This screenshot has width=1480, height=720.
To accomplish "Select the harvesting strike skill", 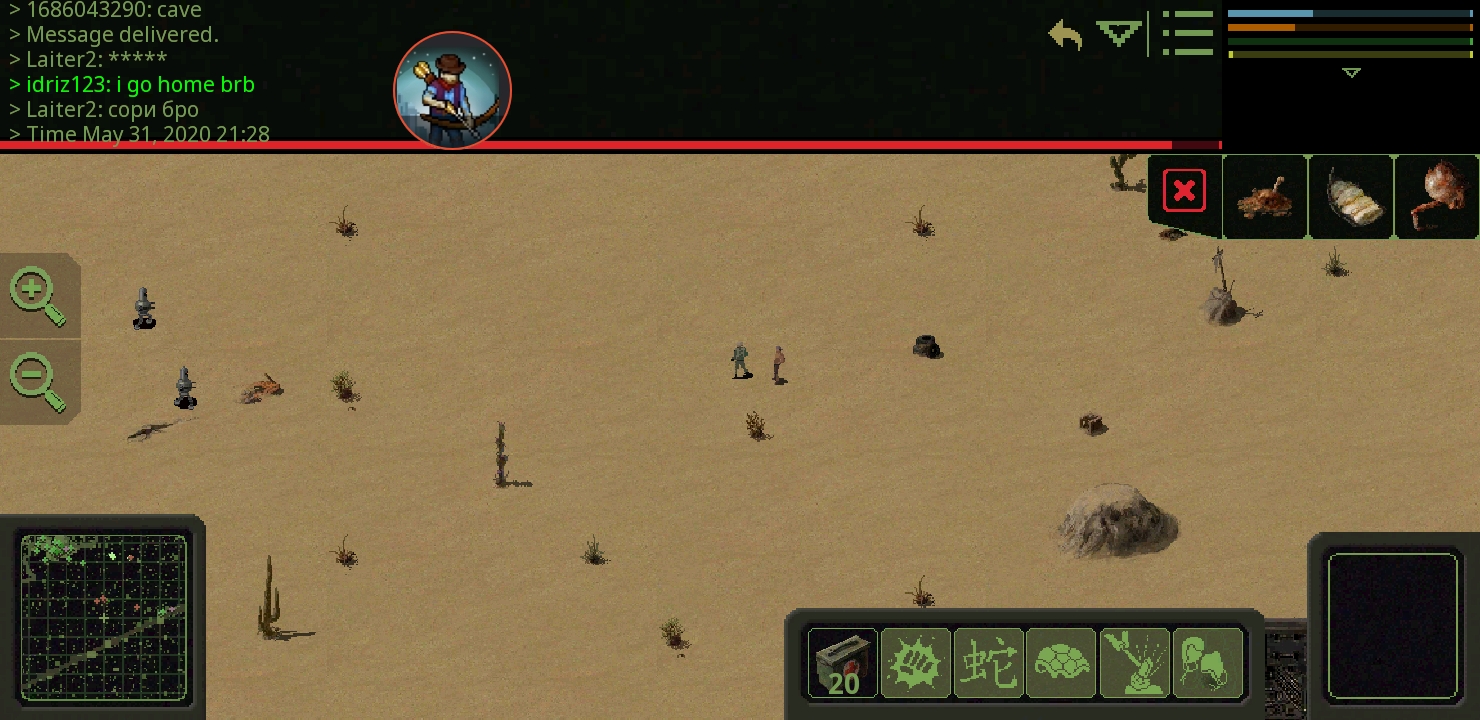I will tap(1135, 663).
